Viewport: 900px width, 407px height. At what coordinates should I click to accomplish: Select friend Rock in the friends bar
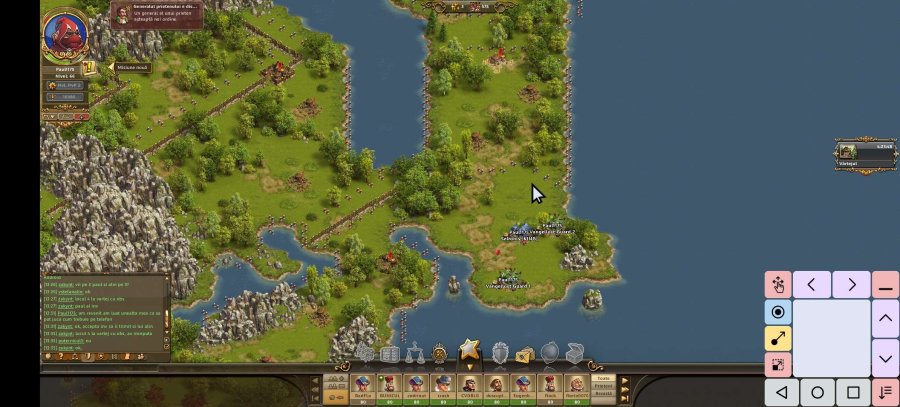[x=549, y=388]
